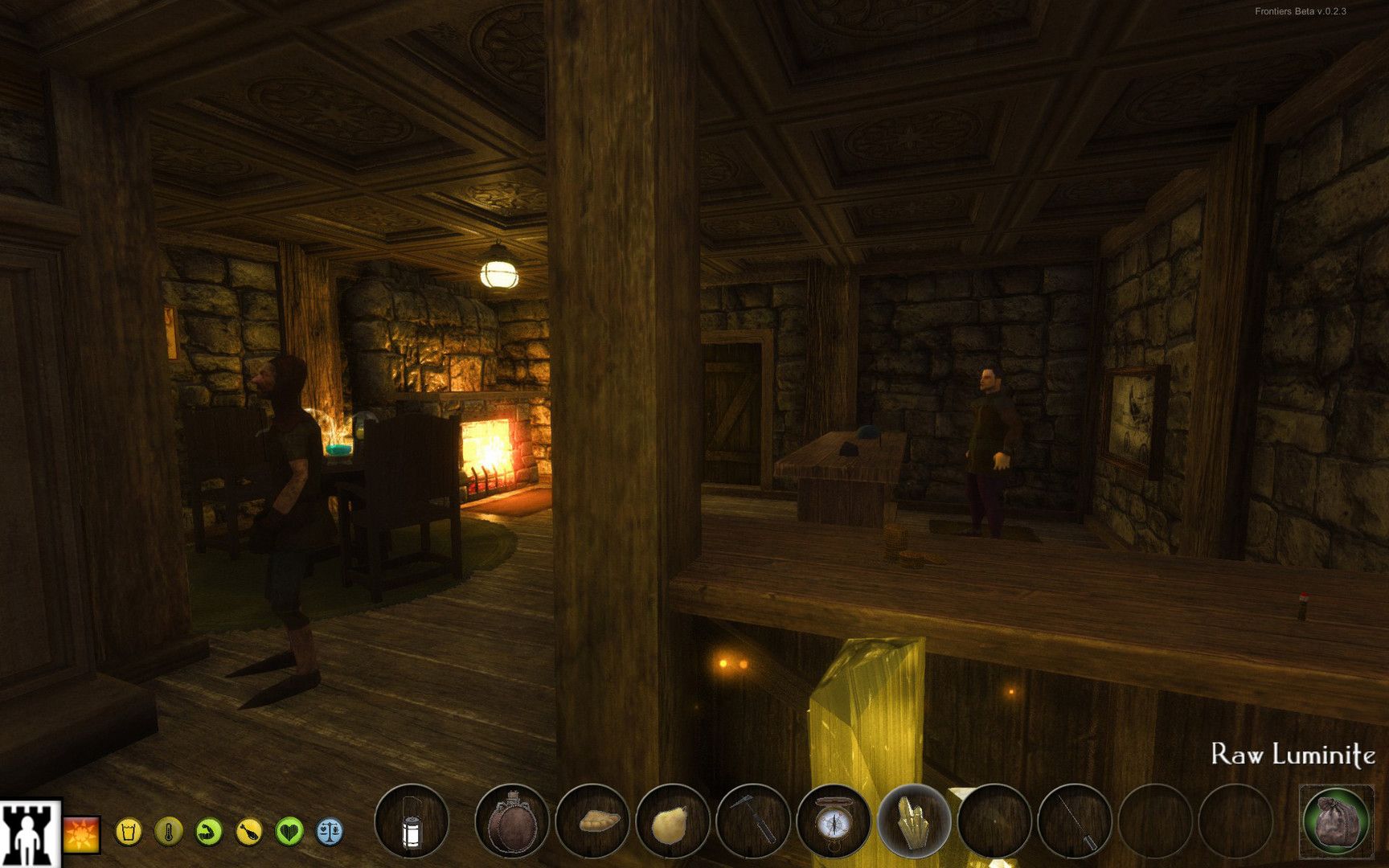Click the orange sun status icon
This screenshot has width=1389, height=868.
point(82,833)
